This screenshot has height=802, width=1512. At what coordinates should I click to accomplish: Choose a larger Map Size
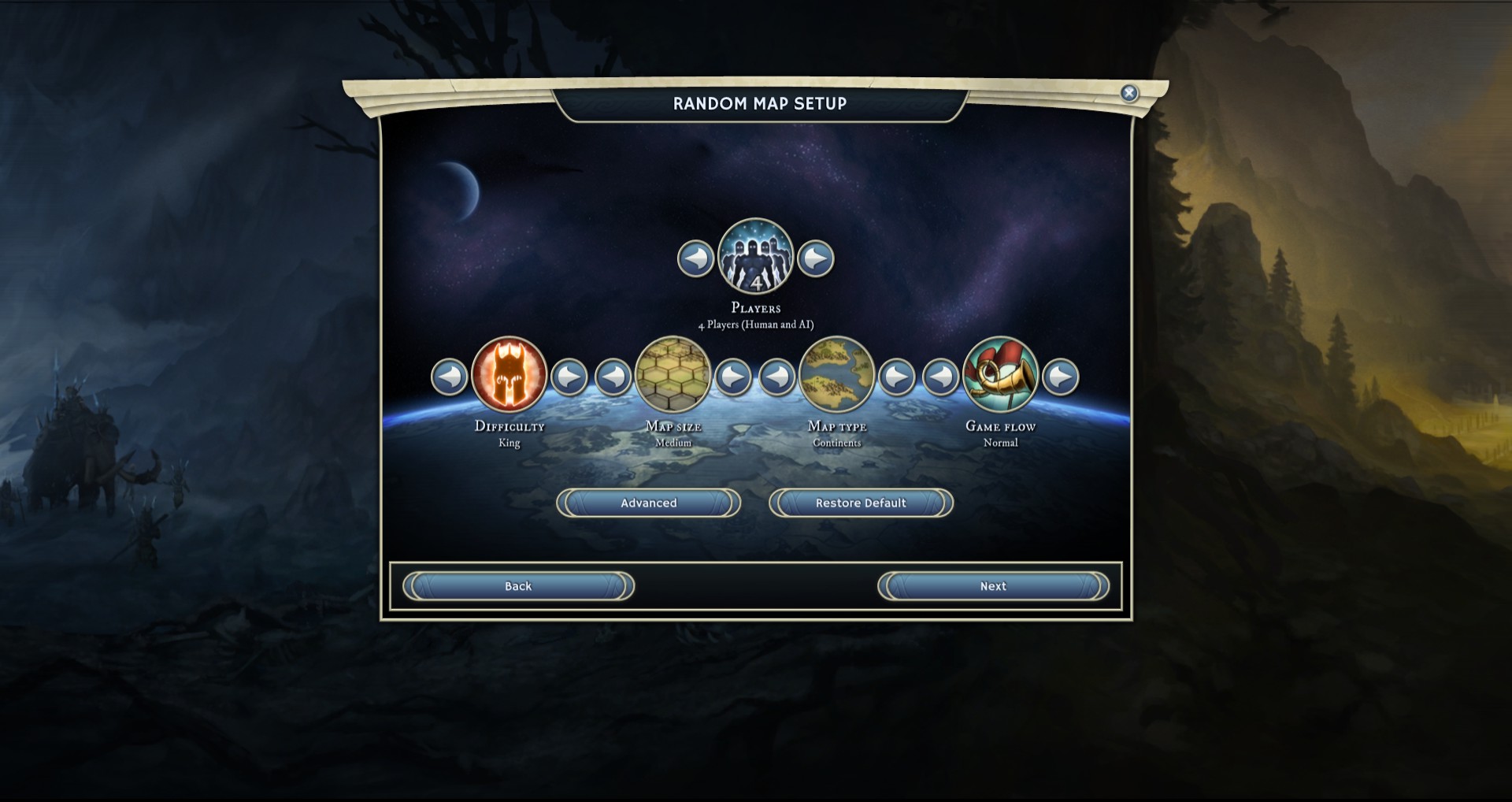tap(733, 377)
